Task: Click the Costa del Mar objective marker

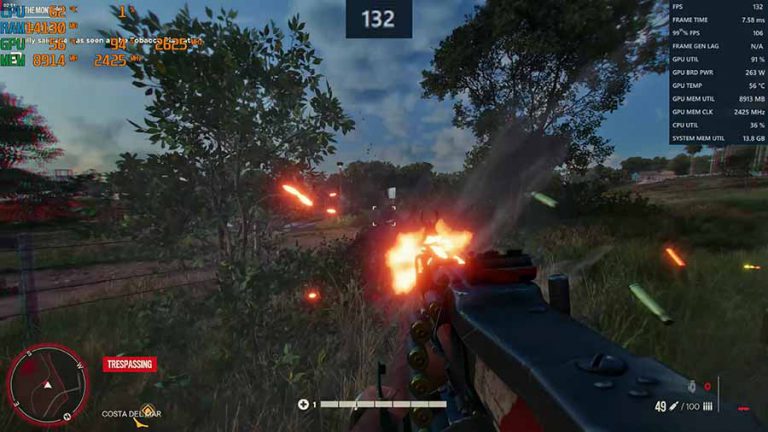Action: (148, 410)
